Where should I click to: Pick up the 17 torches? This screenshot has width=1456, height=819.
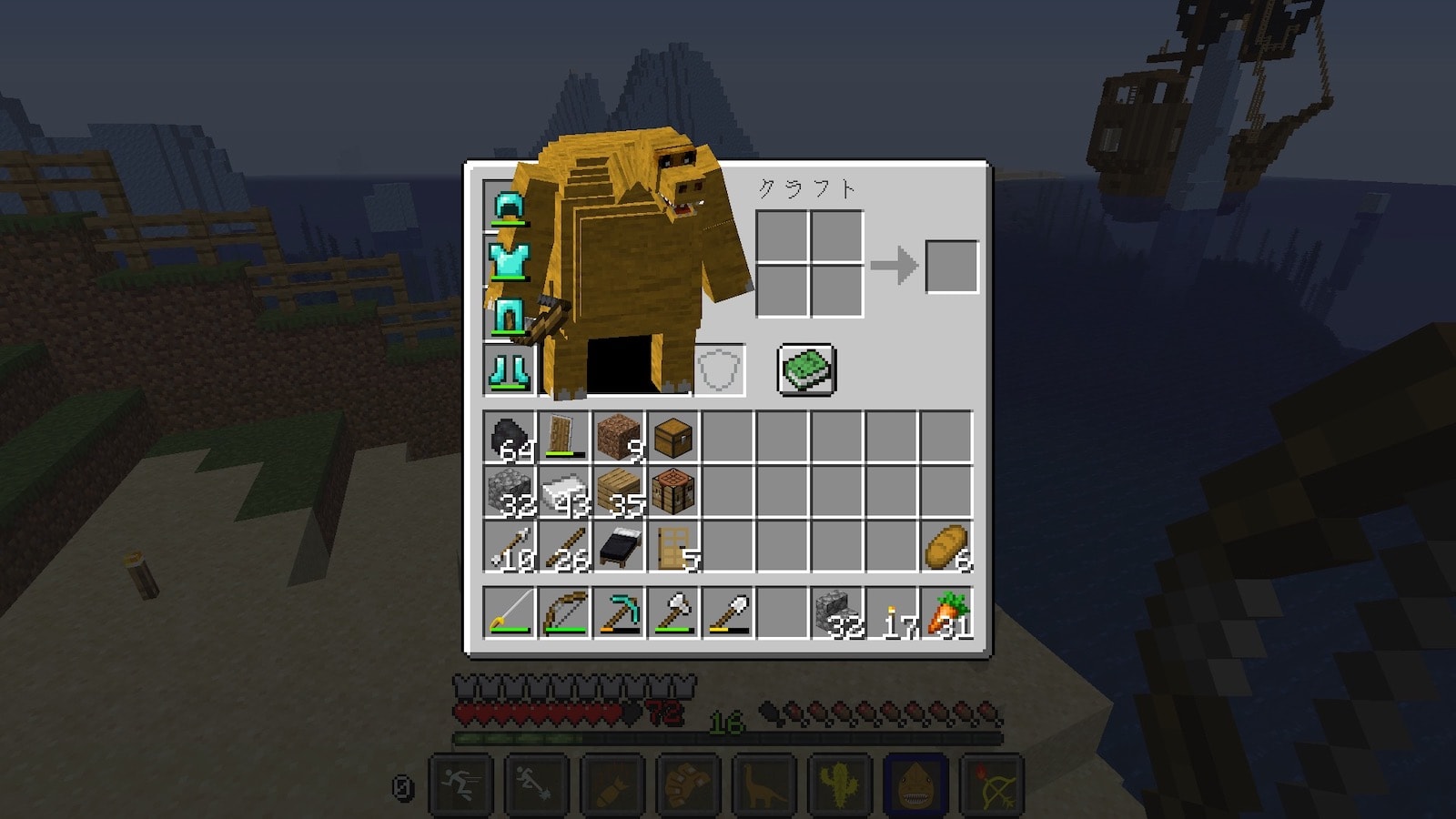coord(892,612)
